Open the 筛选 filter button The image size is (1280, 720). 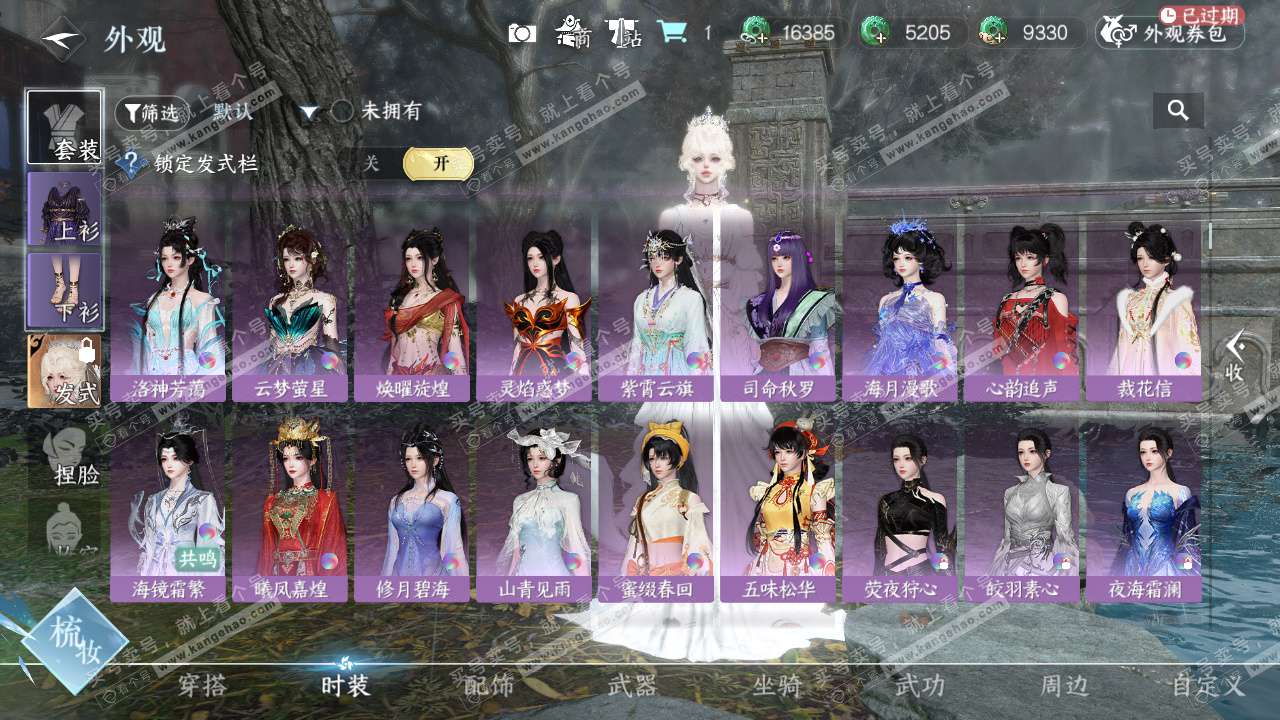[x=152, y=113]
